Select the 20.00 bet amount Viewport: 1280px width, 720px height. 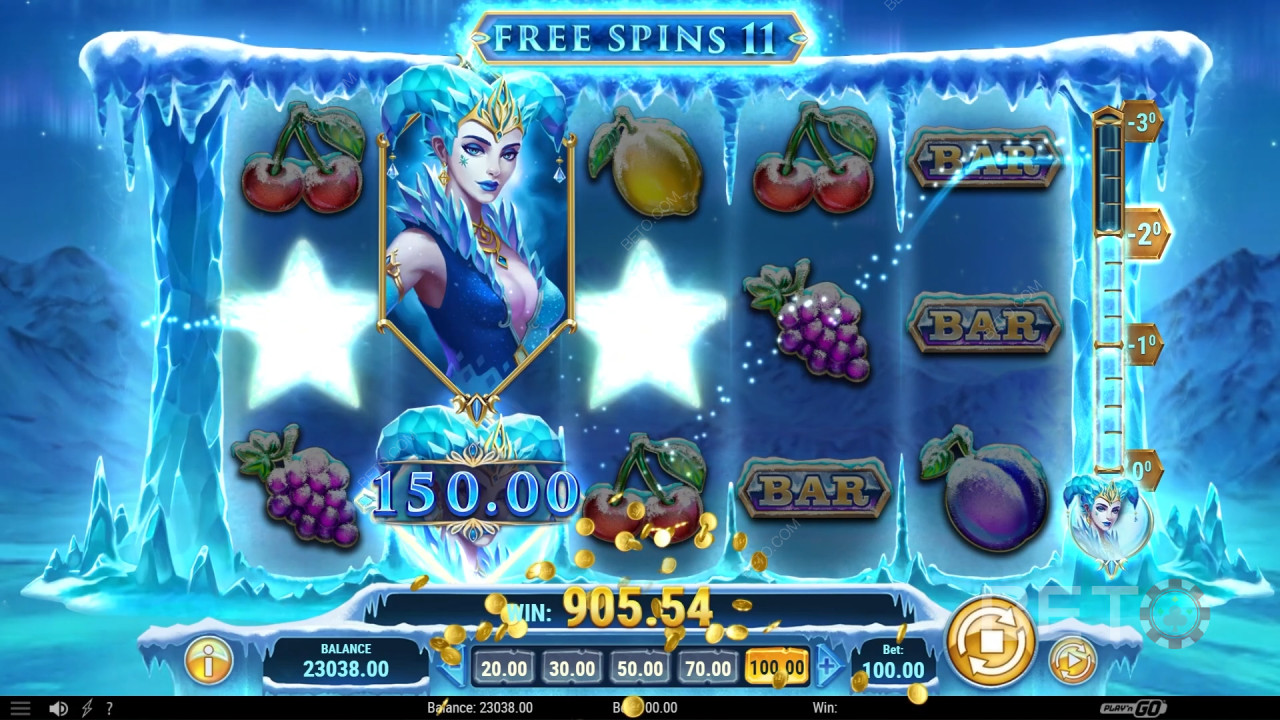(x=502, y=668)
